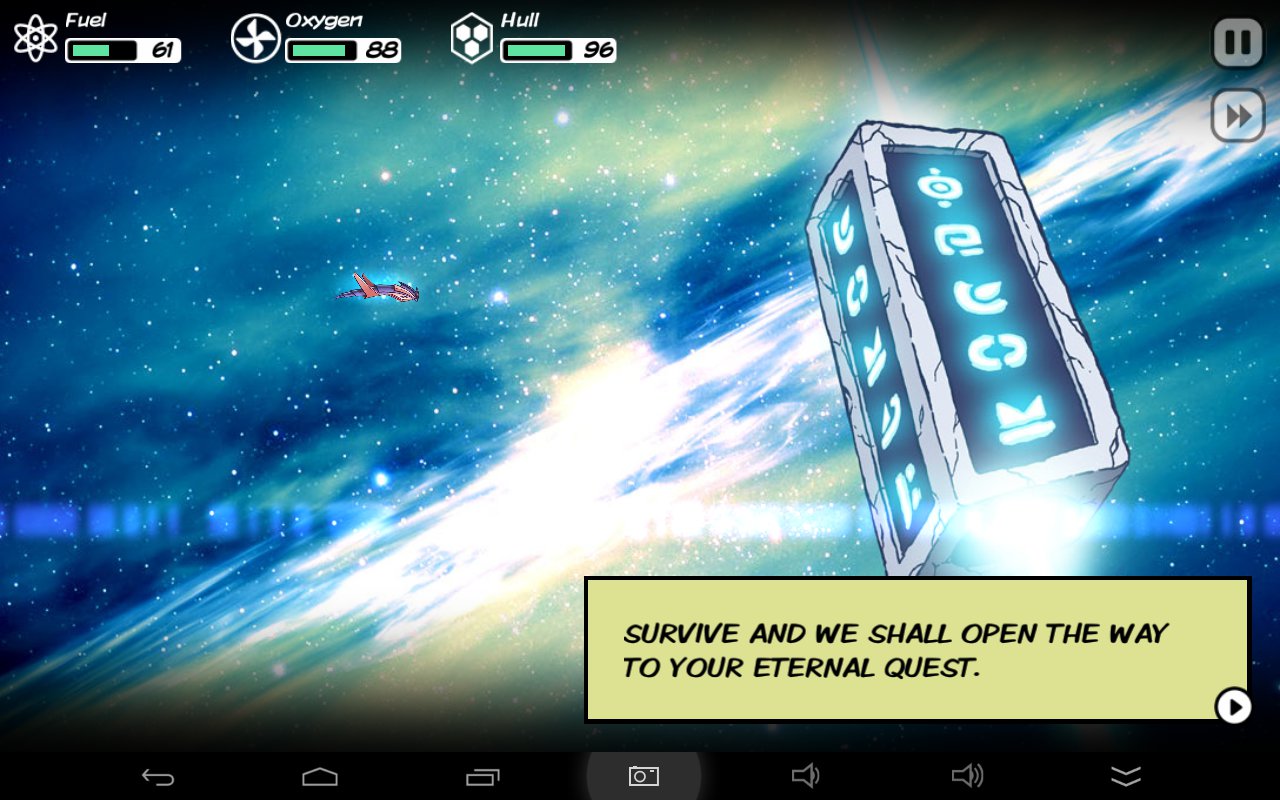Pause the game
Image resolution: width=1280 pixels, height=800 pixels.
pos(1238,43)
